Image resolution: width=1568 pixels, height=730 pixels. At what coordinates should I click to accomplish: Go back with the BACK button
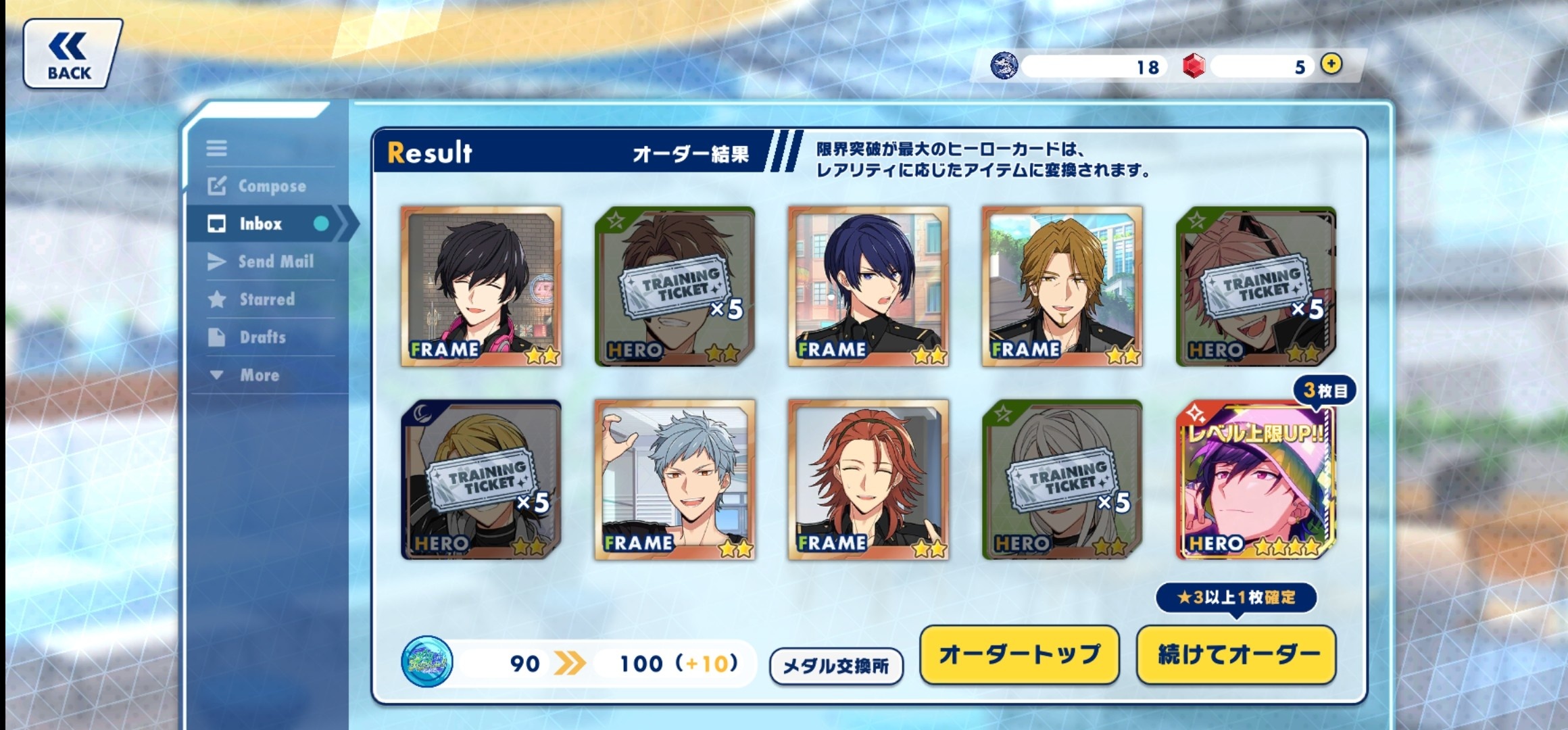71,54
